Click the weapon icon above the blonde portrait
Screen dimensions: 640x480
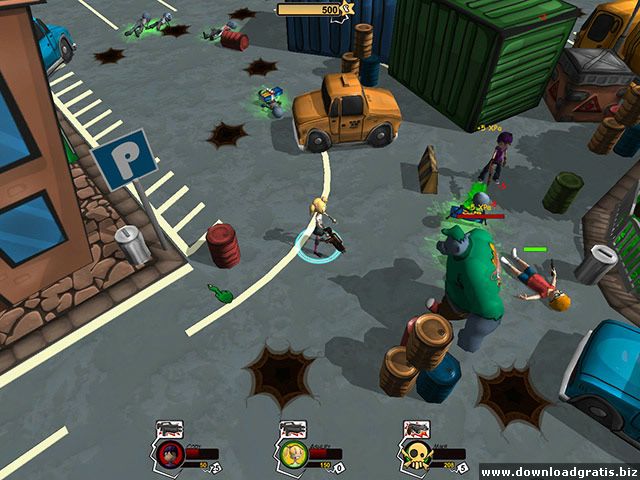coord(292,430)
